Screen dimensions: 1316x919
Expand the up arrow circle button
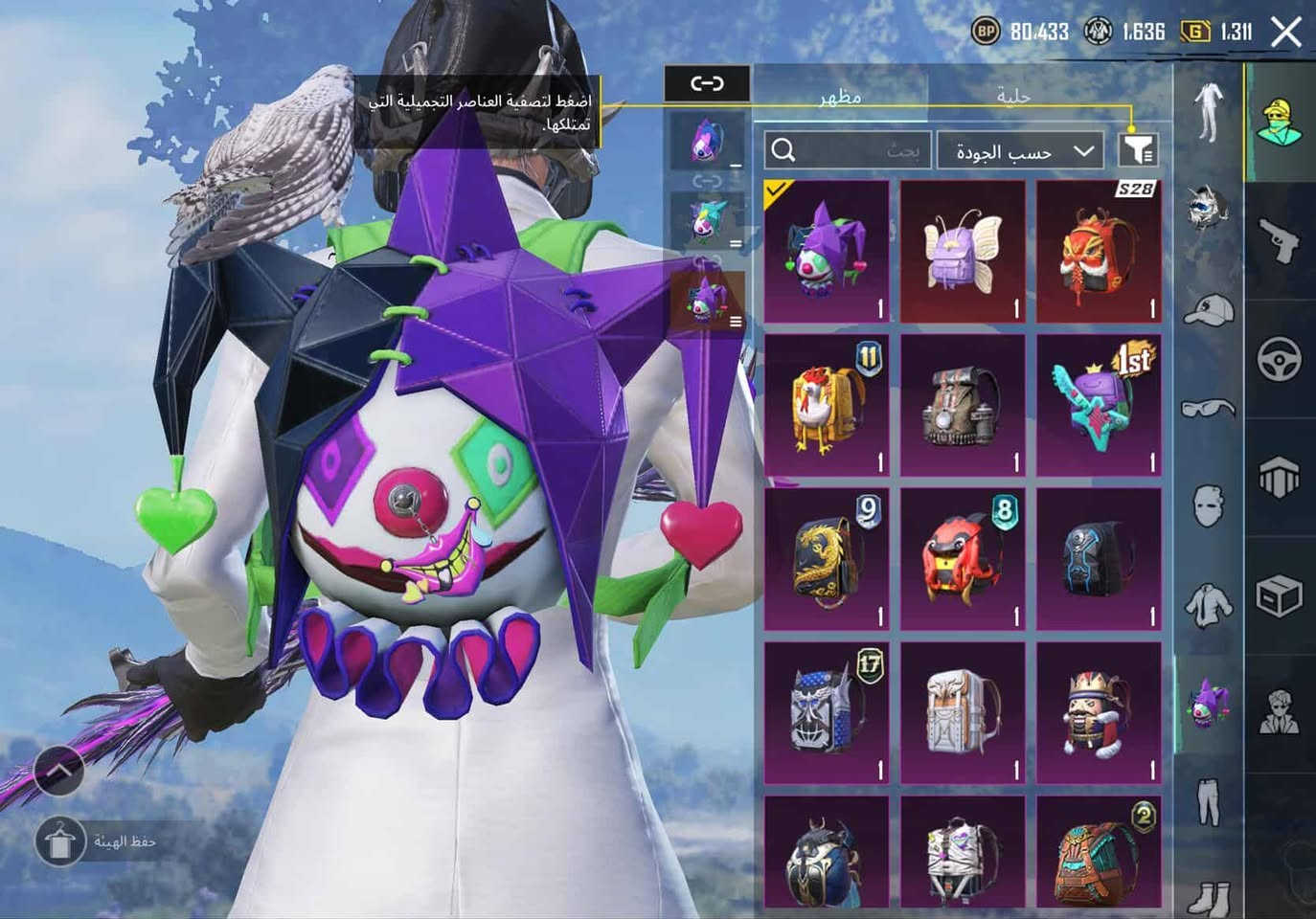(58, 770)
